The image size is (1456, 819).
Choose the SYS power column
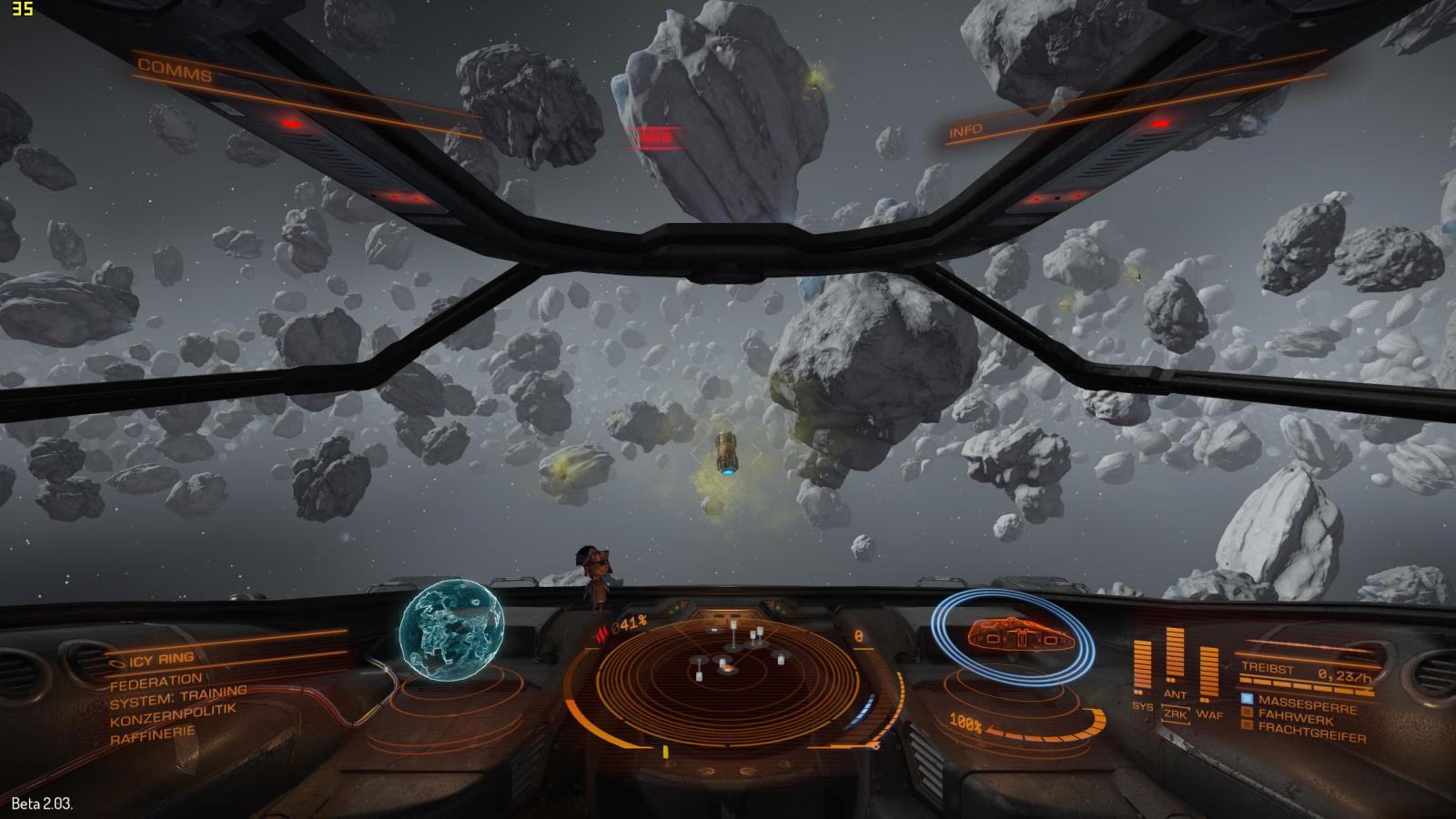[x=1142, y=669]
